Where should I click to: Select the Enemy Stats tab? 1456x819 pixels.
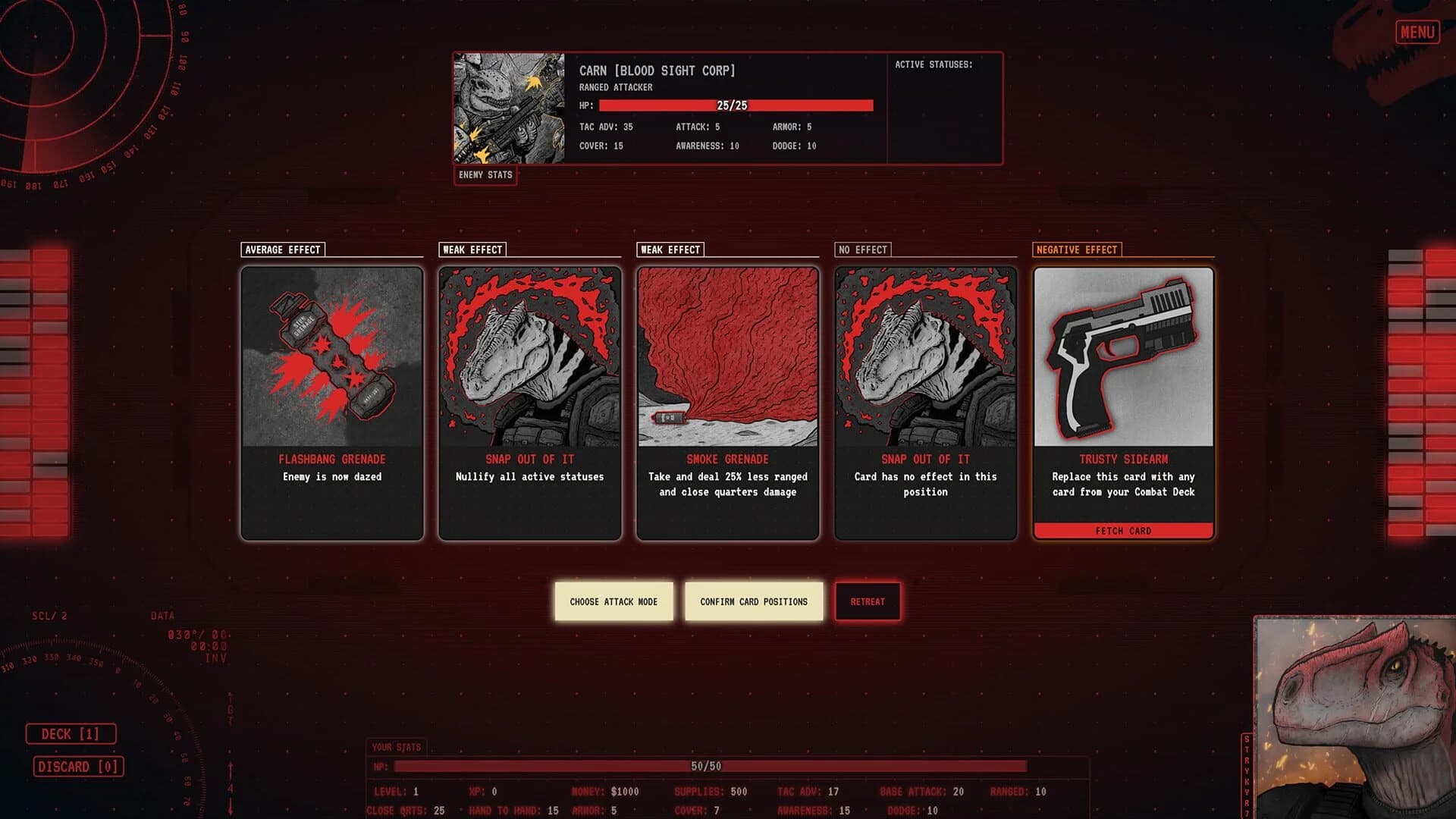485,175
